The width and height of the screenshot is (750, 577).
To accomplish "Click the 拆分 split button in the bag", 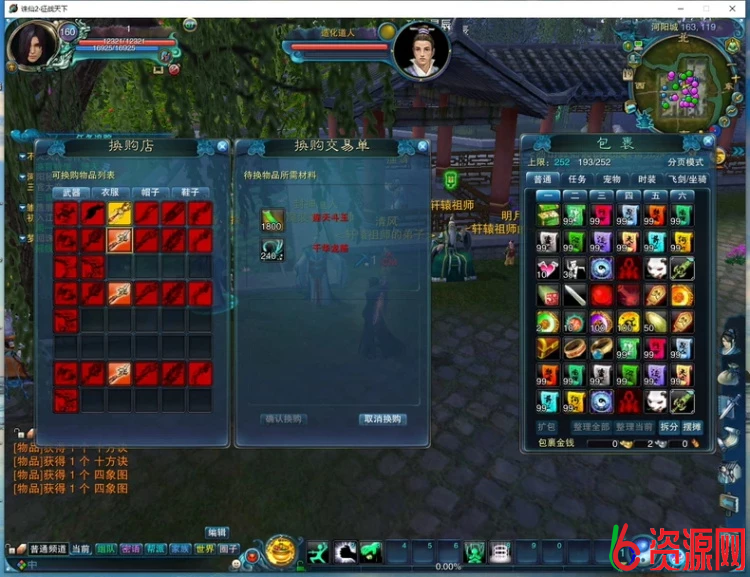I will 668,427.
